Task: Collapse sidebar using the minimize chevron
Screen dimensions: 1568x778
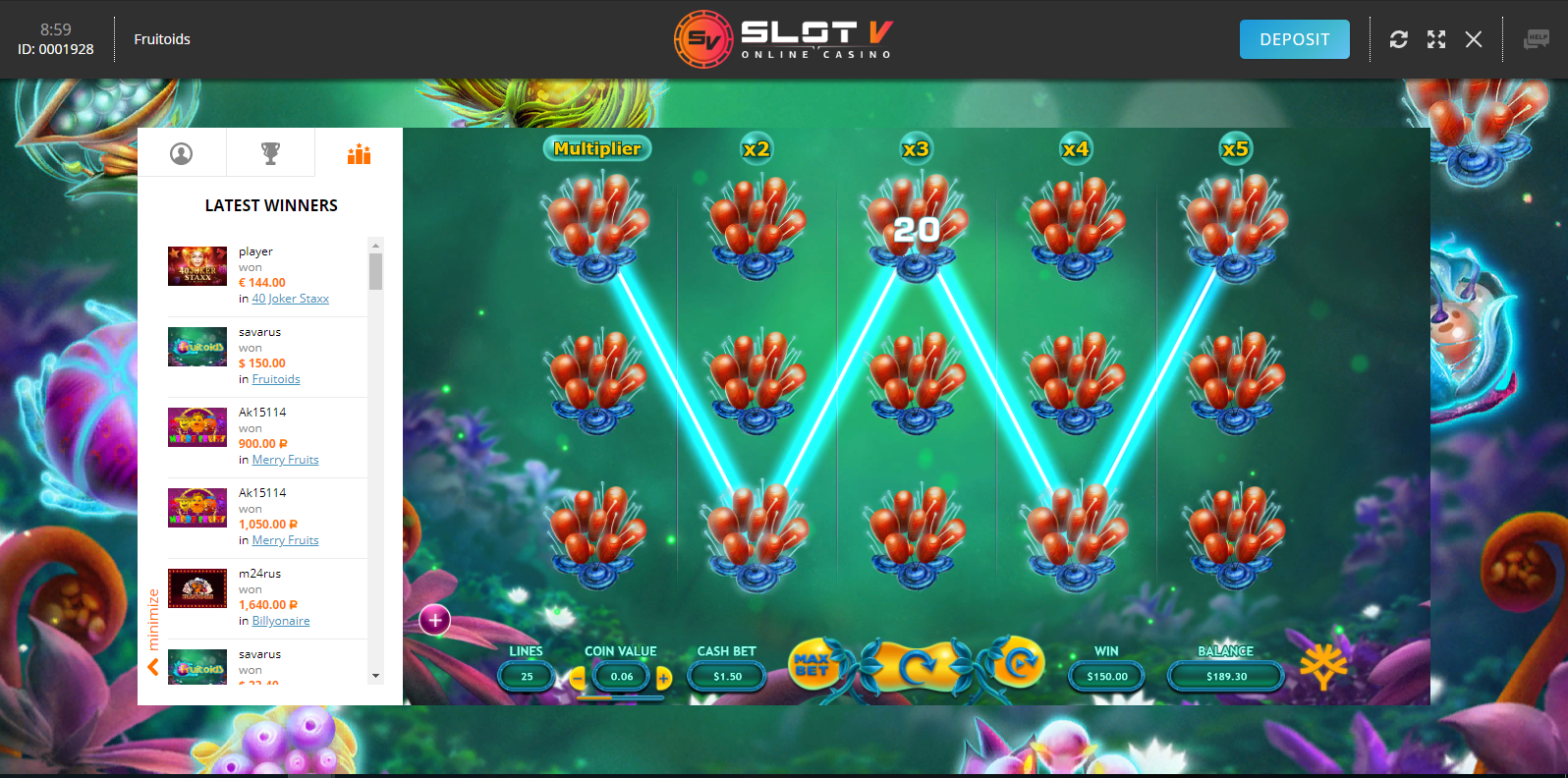Action: point(152,667)
